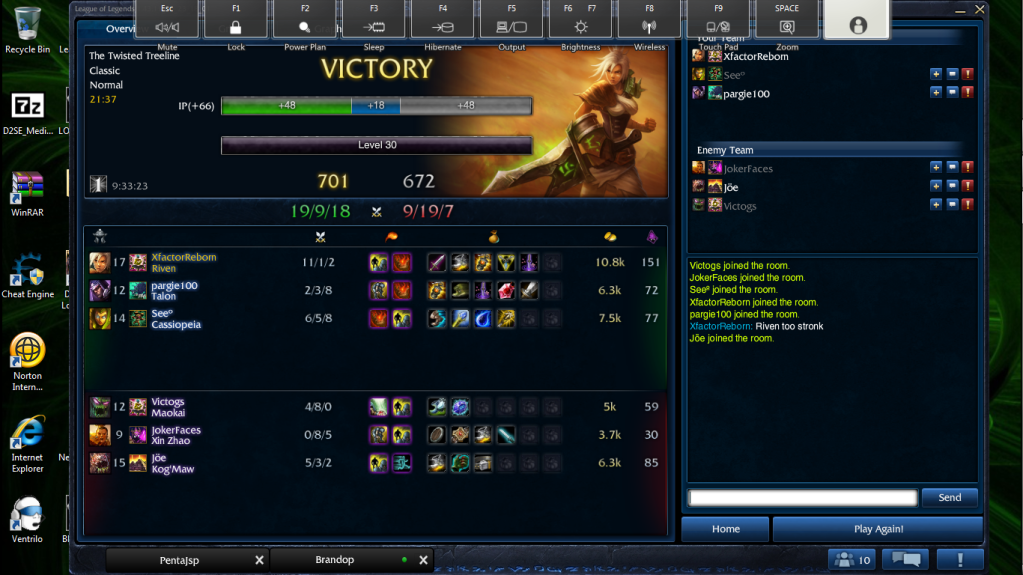Close the Brandop chat tab
Image resolution: width=1023 pixels, height=575 pixels.
[x=423, y=560]
